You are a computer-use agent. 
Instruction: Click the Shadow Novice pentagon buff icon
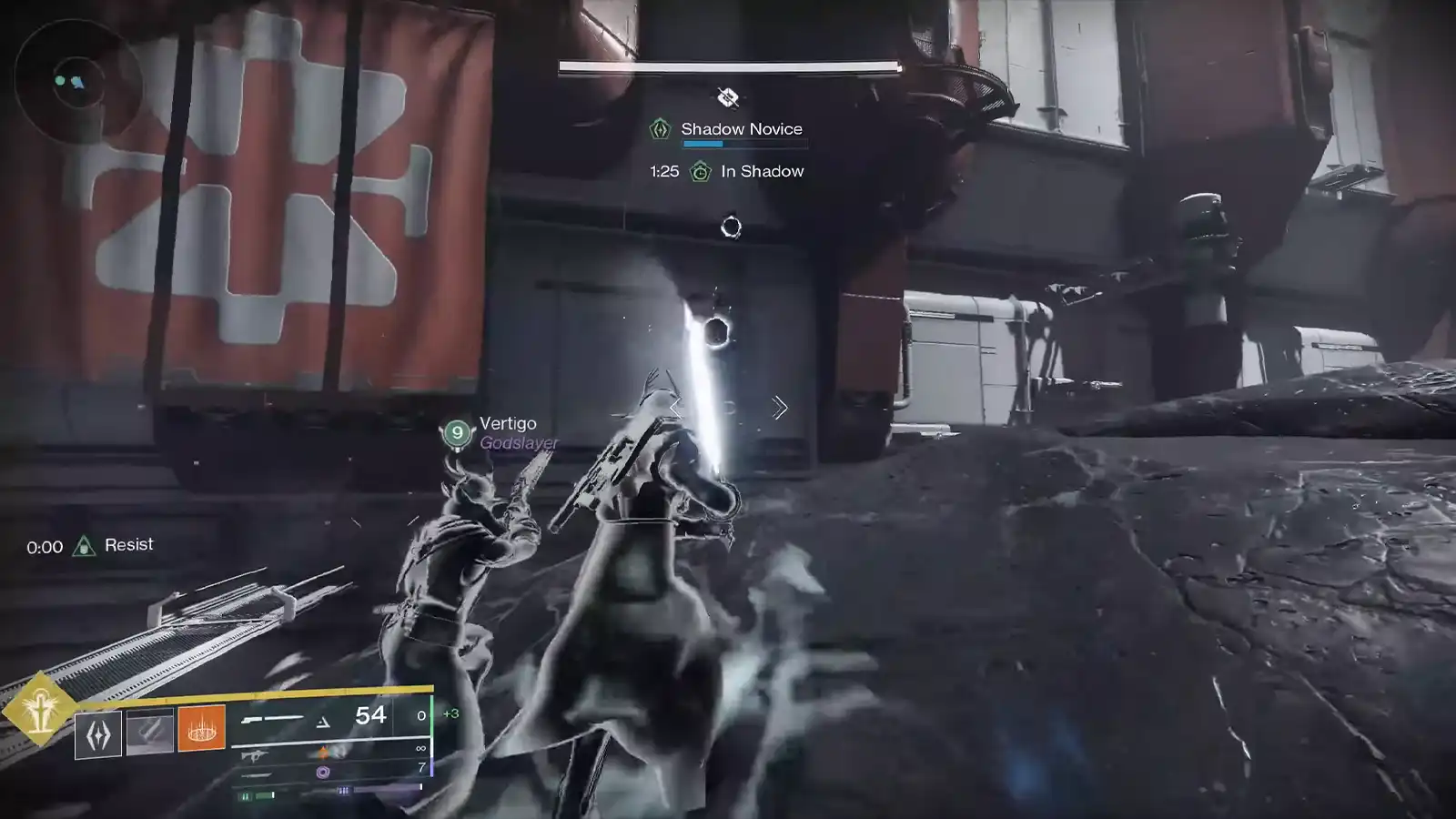click(660, 128)
